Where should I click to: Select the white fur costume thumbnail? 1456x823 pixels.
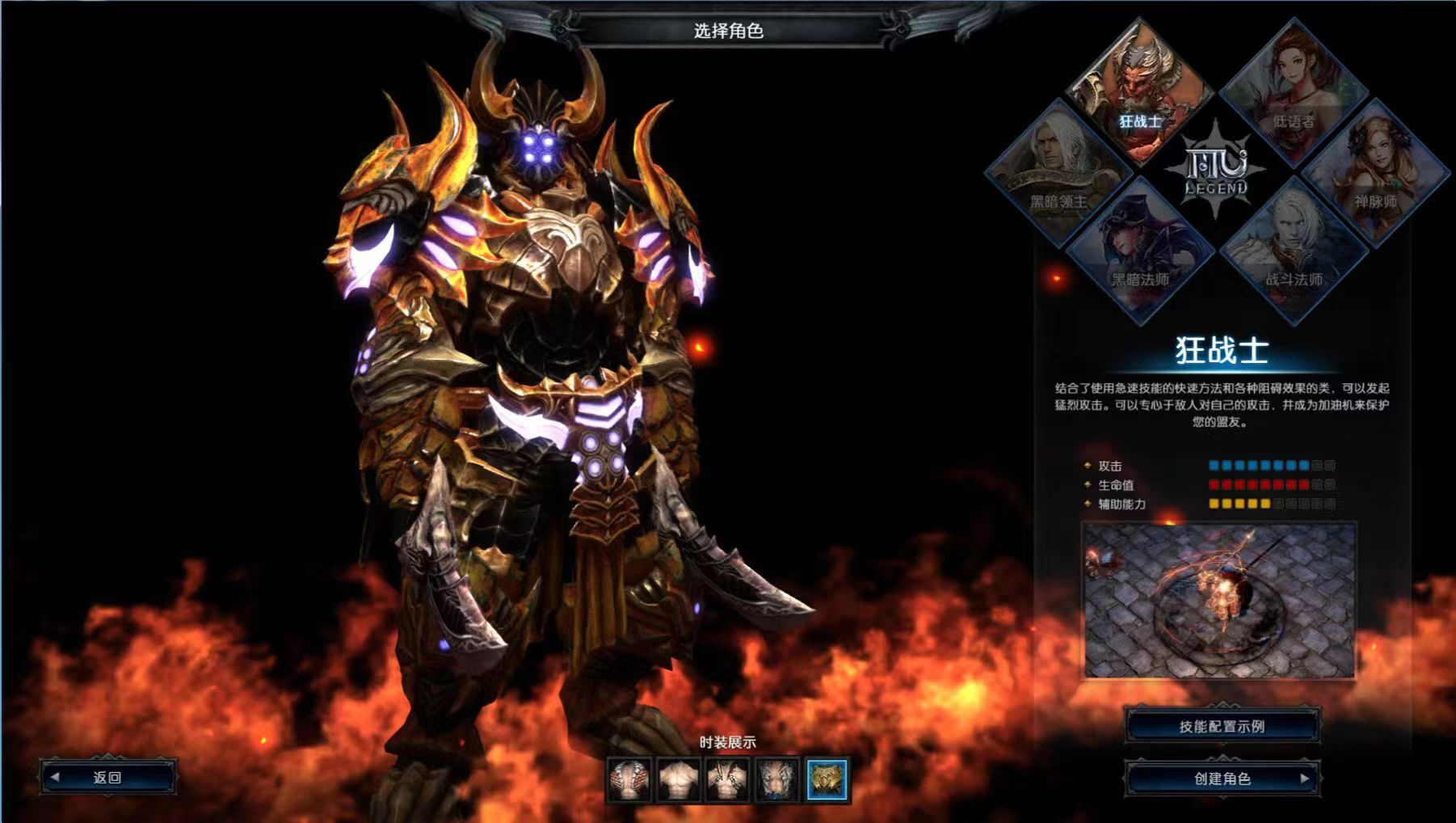(777, 779)
